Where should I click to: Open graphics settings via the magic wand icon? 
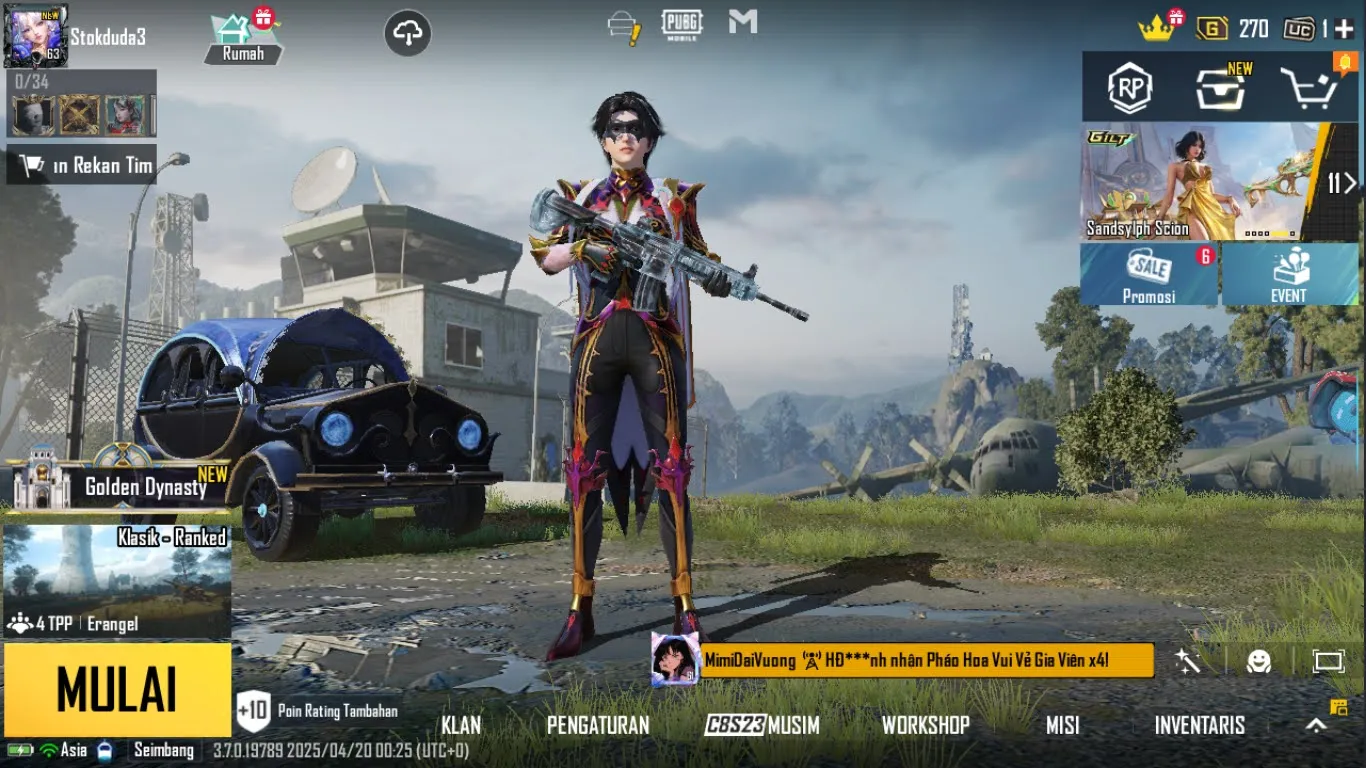point(1186,661)
